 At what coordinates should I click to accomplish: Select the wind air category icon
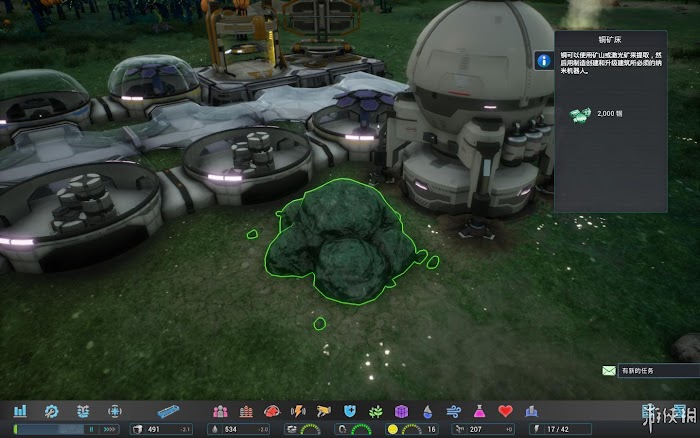454,411
